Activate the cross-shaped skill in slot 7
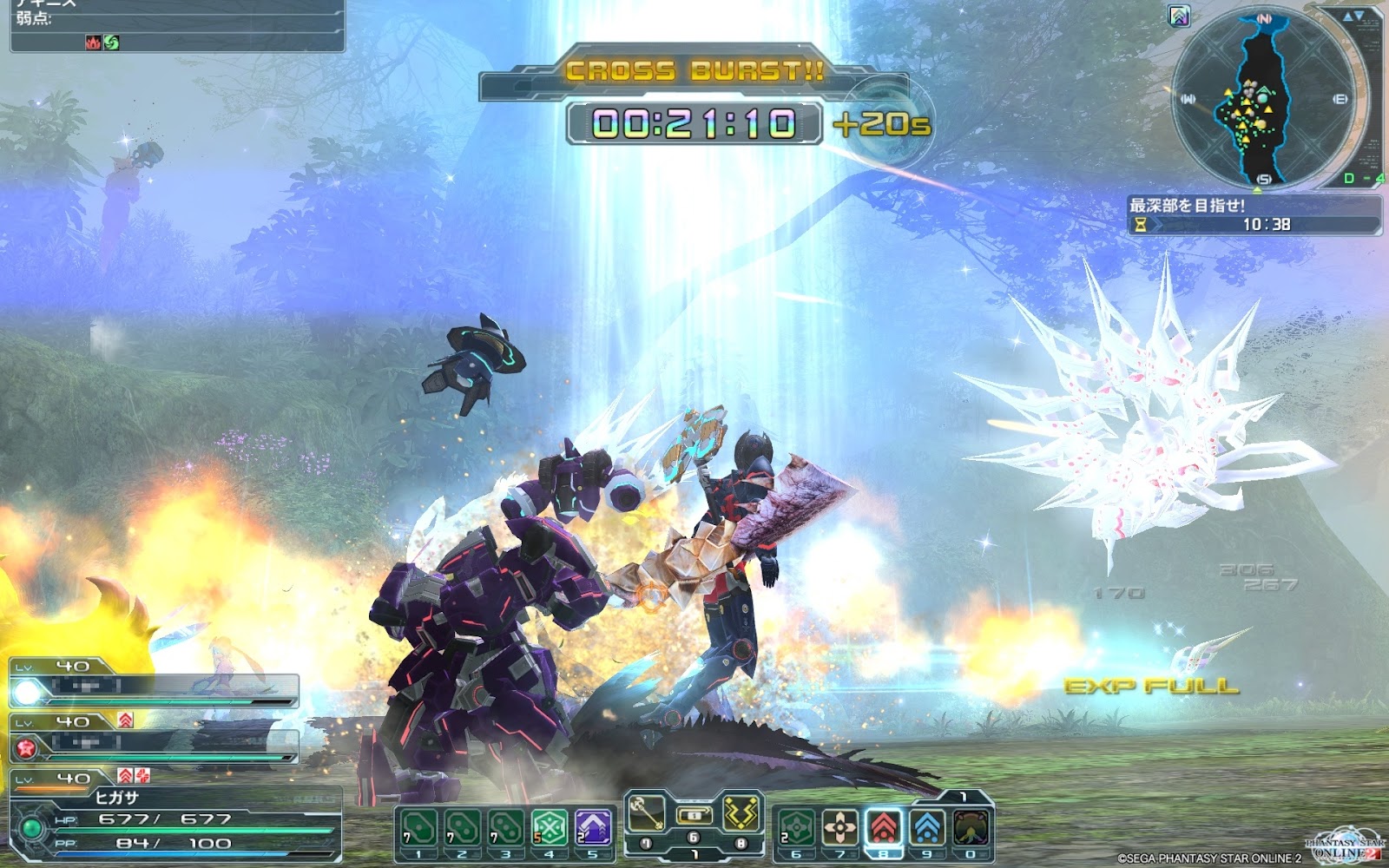The height and width of the screenshot is (868, 1389). [x=839, y=828]
